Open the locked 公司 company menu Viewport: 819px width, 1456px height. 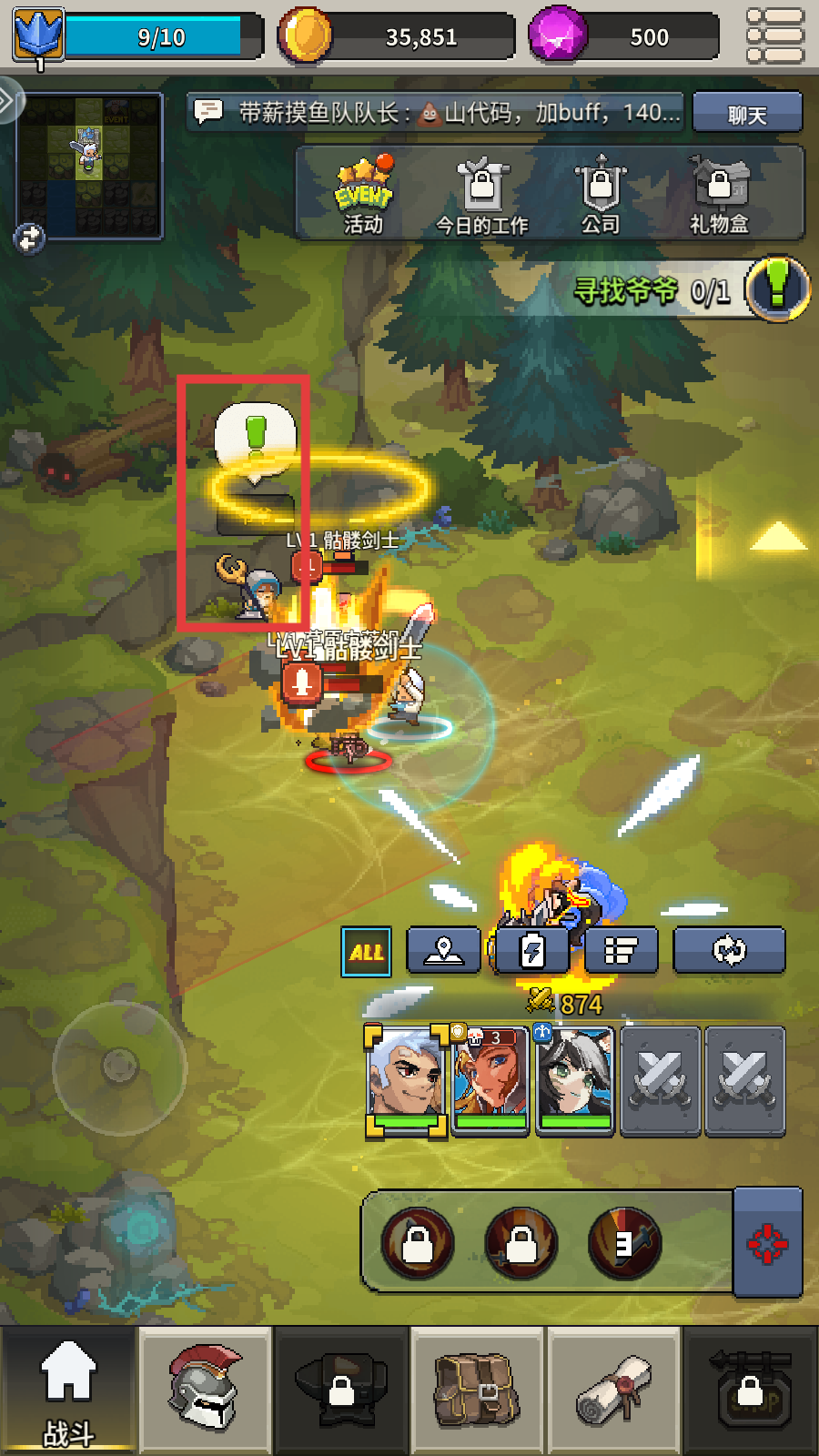[x=600, y=196]
